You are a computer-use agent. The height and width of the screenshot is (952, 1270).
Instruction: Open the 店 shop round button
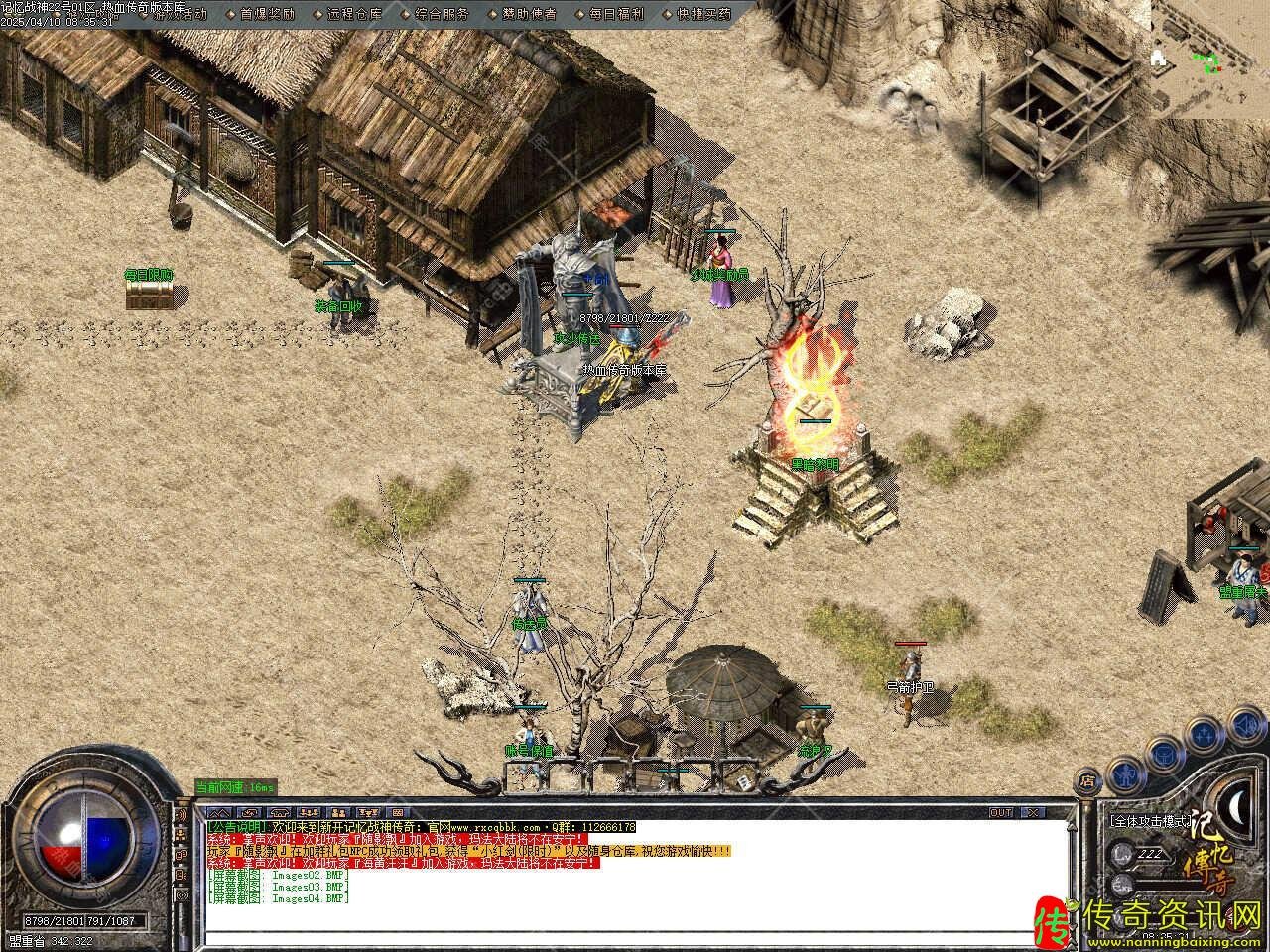pos(1088,779)
